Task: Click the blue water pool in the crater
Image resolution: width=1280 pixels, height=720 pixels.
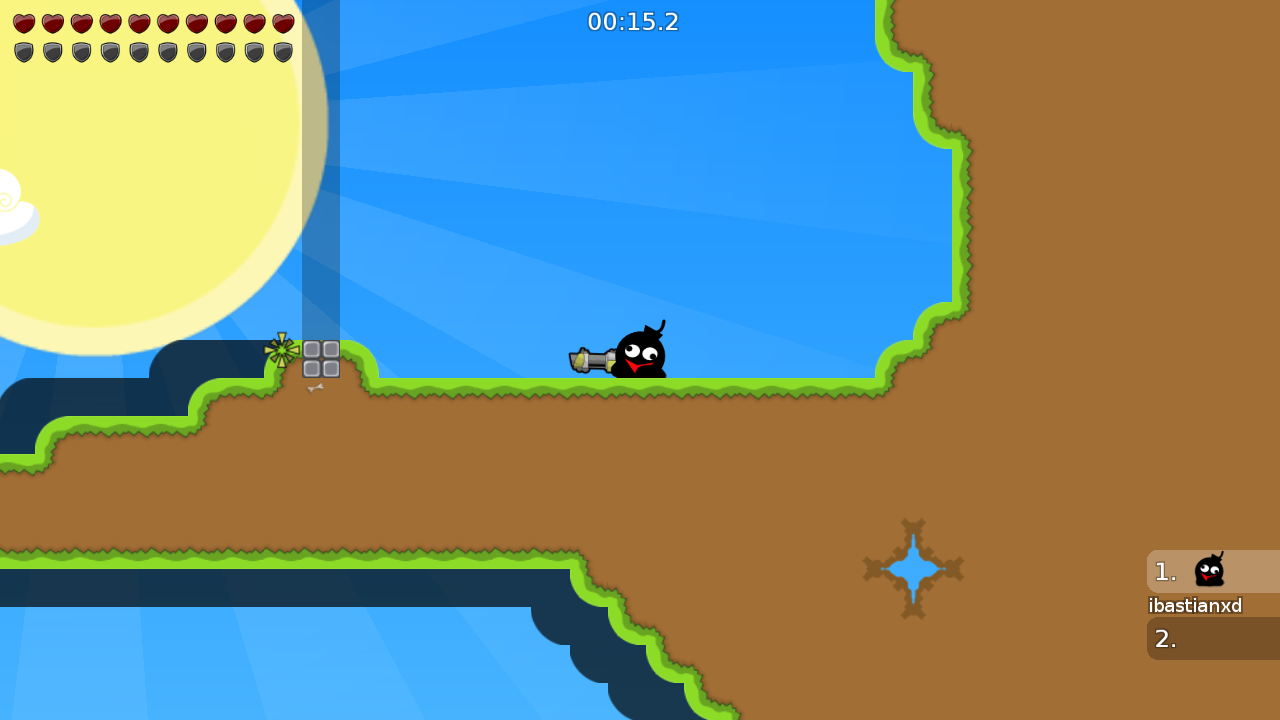Action: [913, 569]
